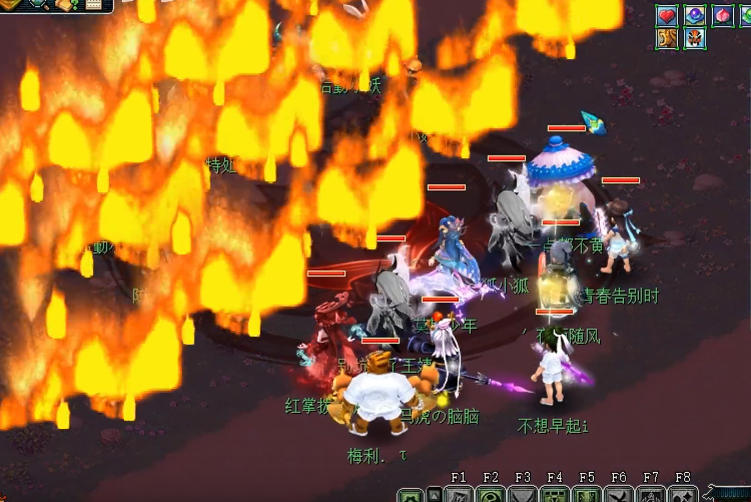Click the F8 hotbar slot
Viewport: 751px width, 502px height.
(x=683, y=495)
